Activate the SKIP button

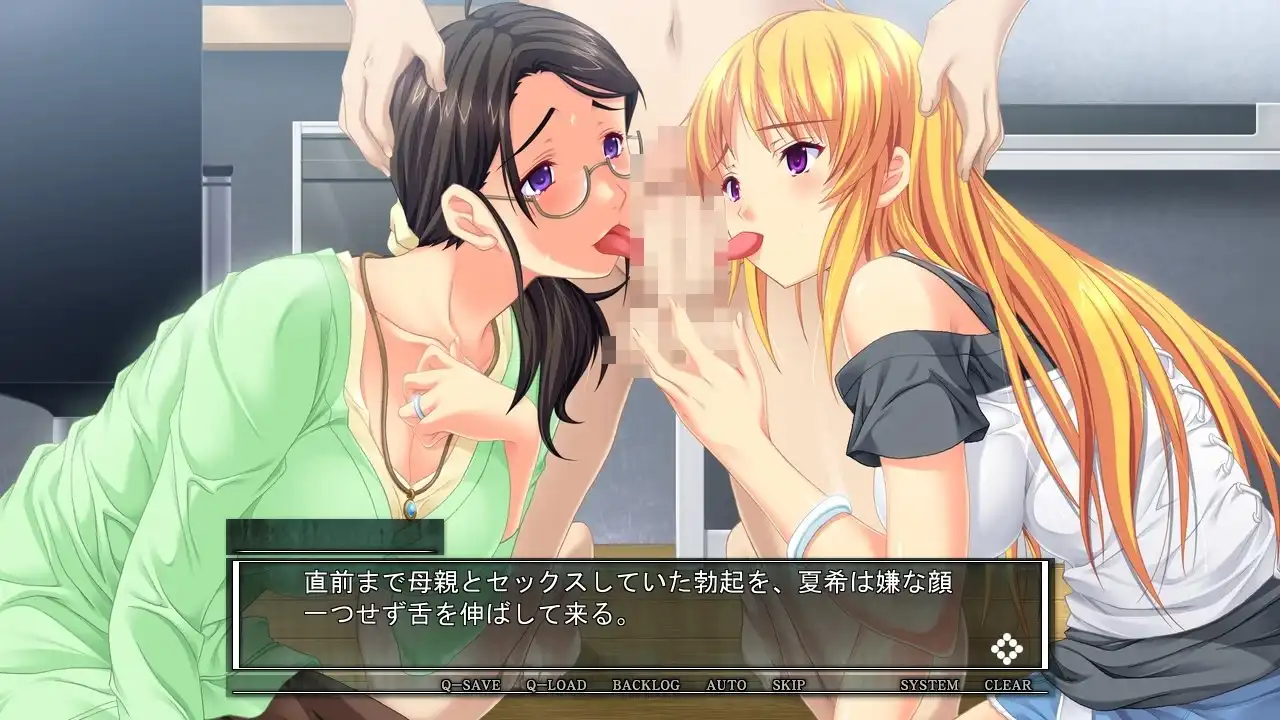[789, 685]
